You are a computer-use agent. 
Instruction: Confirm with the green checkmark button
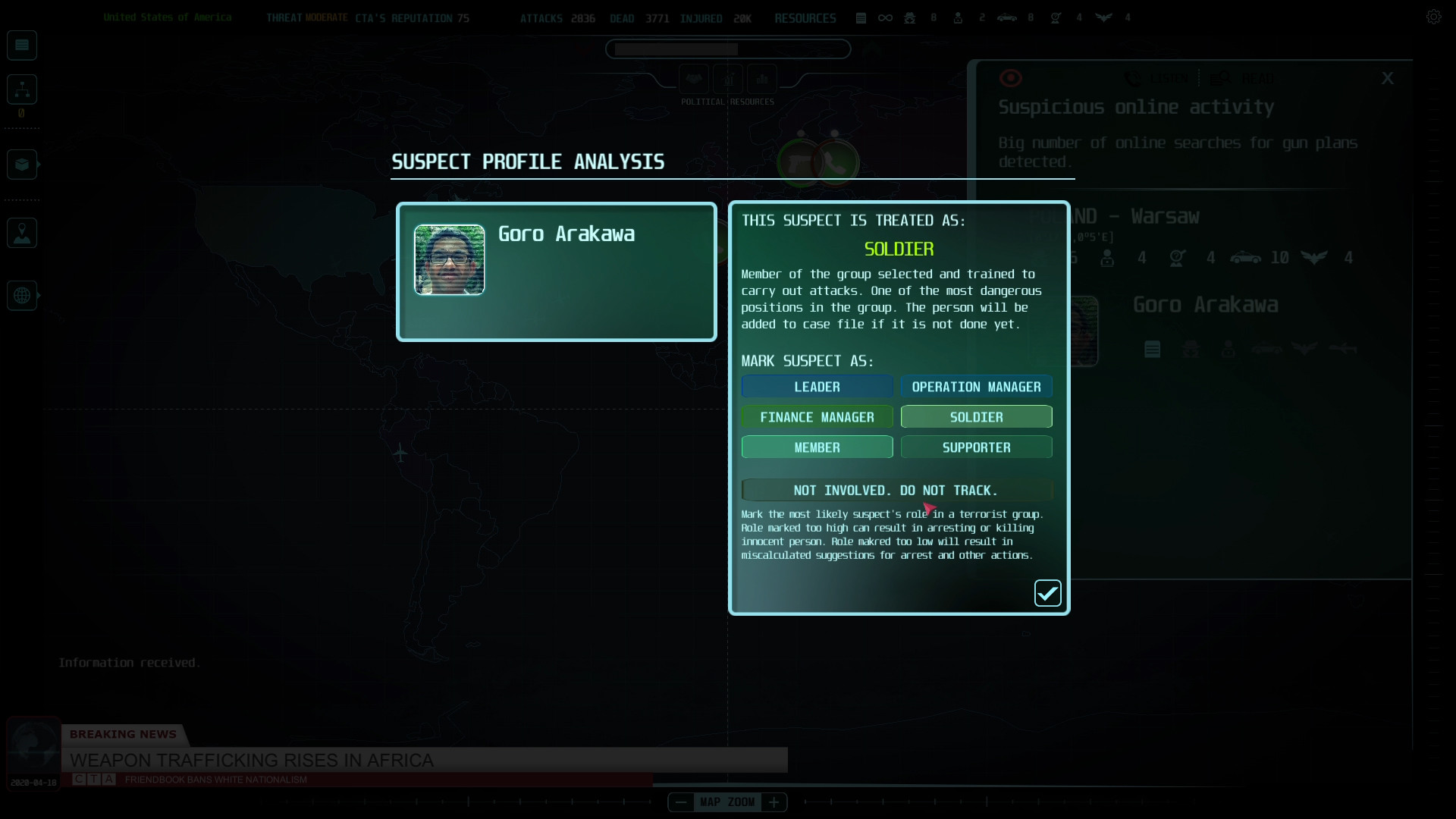(1047, 593)
